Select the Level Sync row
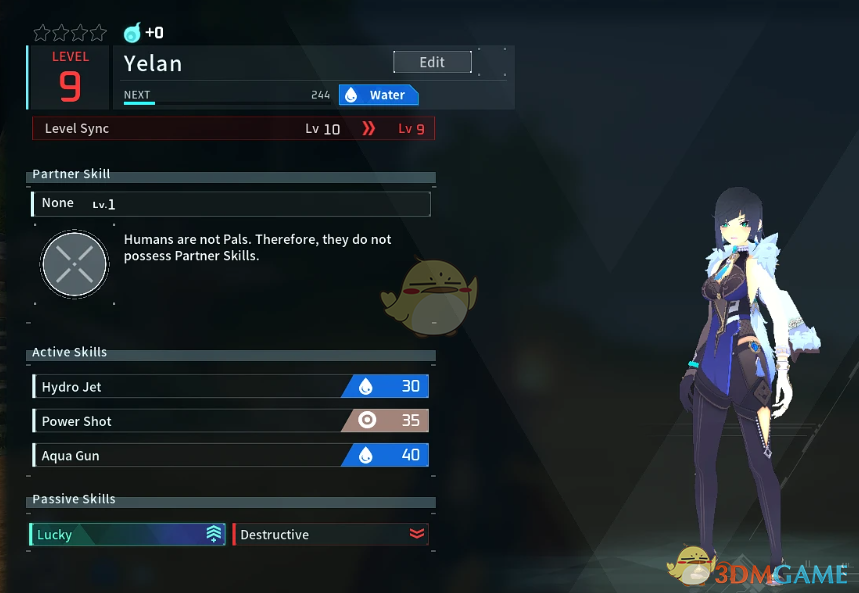859x593 pixels. tap(233, 128)
